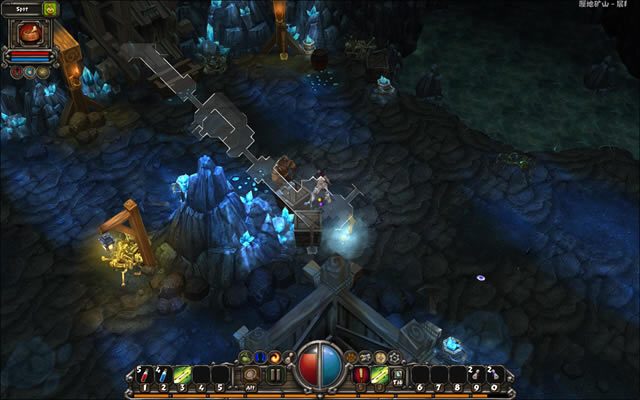Use the blue mana potion in slot 2
The width and height of the screenshot is (640, 400).
pos(164,377)
